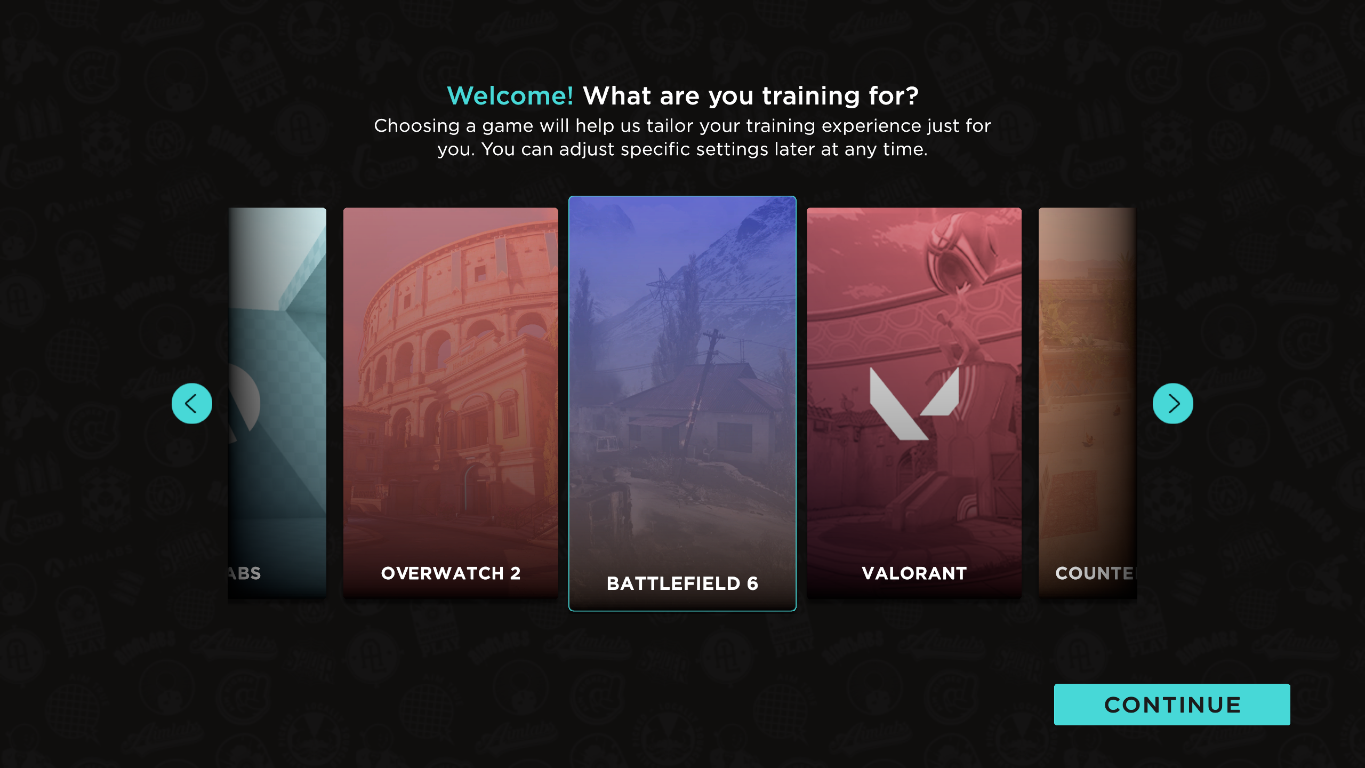Confirm your selection with CONTINUE
The image size is (1365, 768).
[1170, 704]
